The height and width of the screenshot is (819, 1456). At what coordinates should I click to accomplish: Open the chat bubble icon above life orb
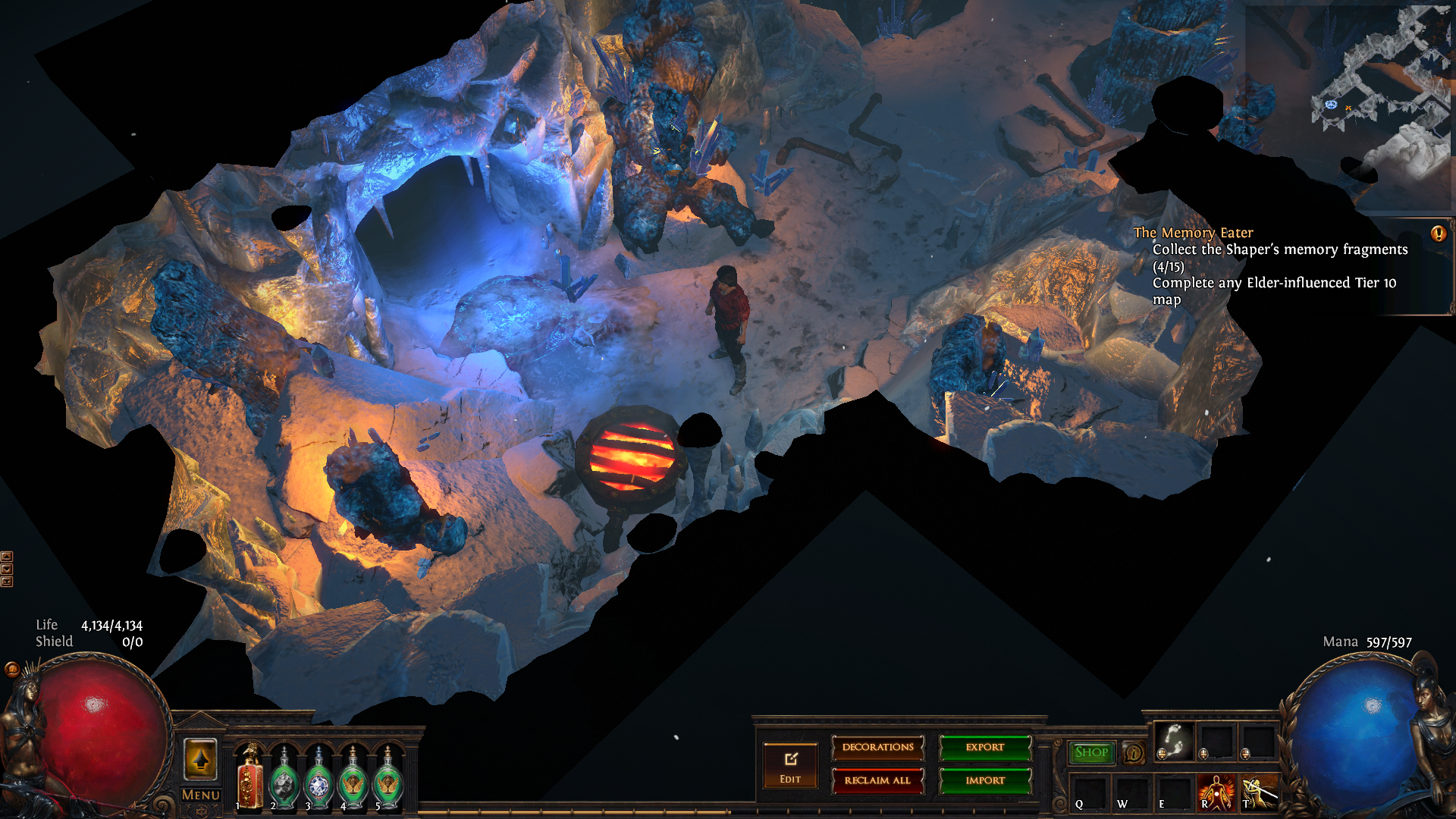pyautogui.click(x=12, y=669)
